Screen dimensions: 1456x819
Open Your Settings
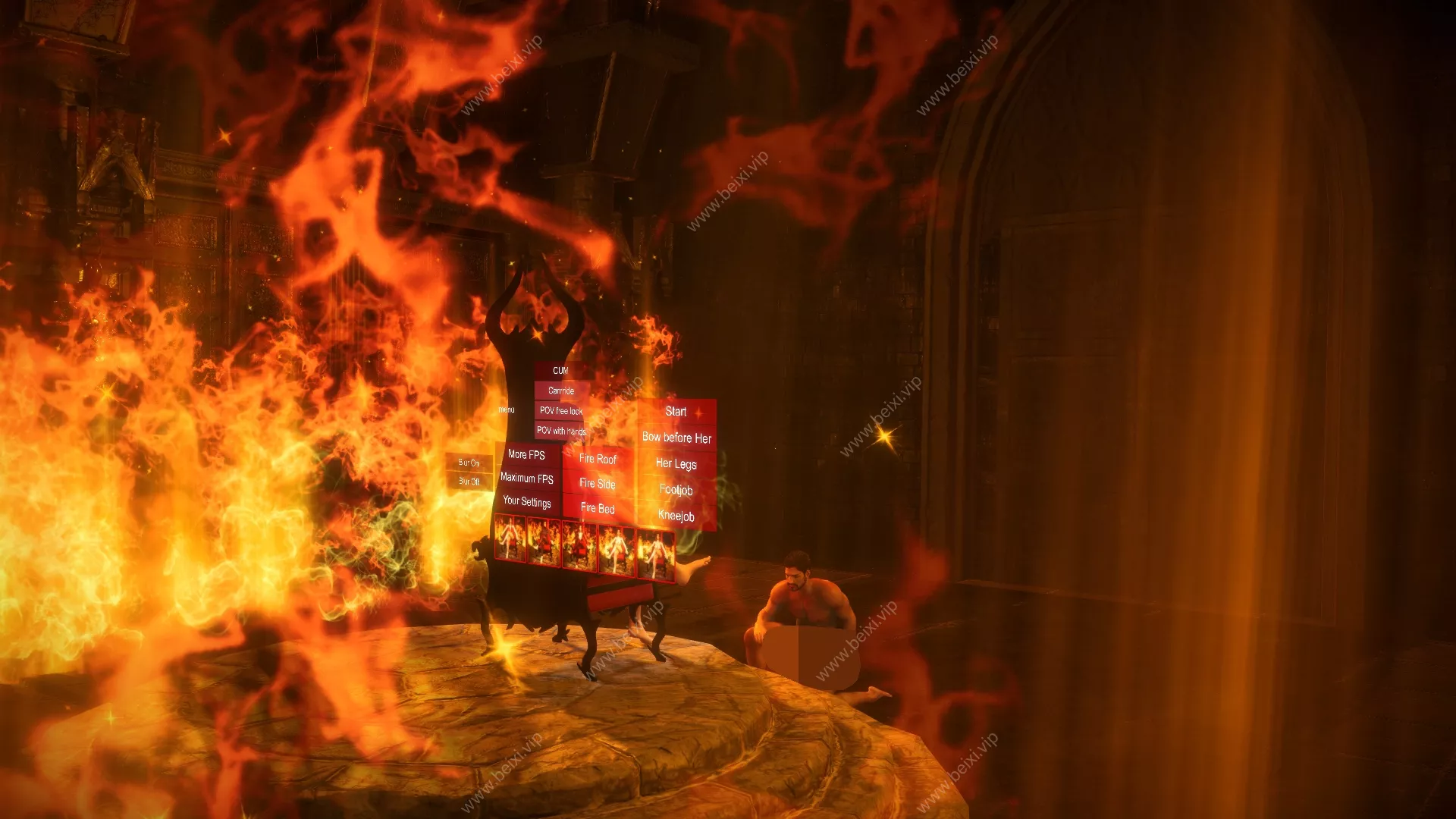(526, 501)
